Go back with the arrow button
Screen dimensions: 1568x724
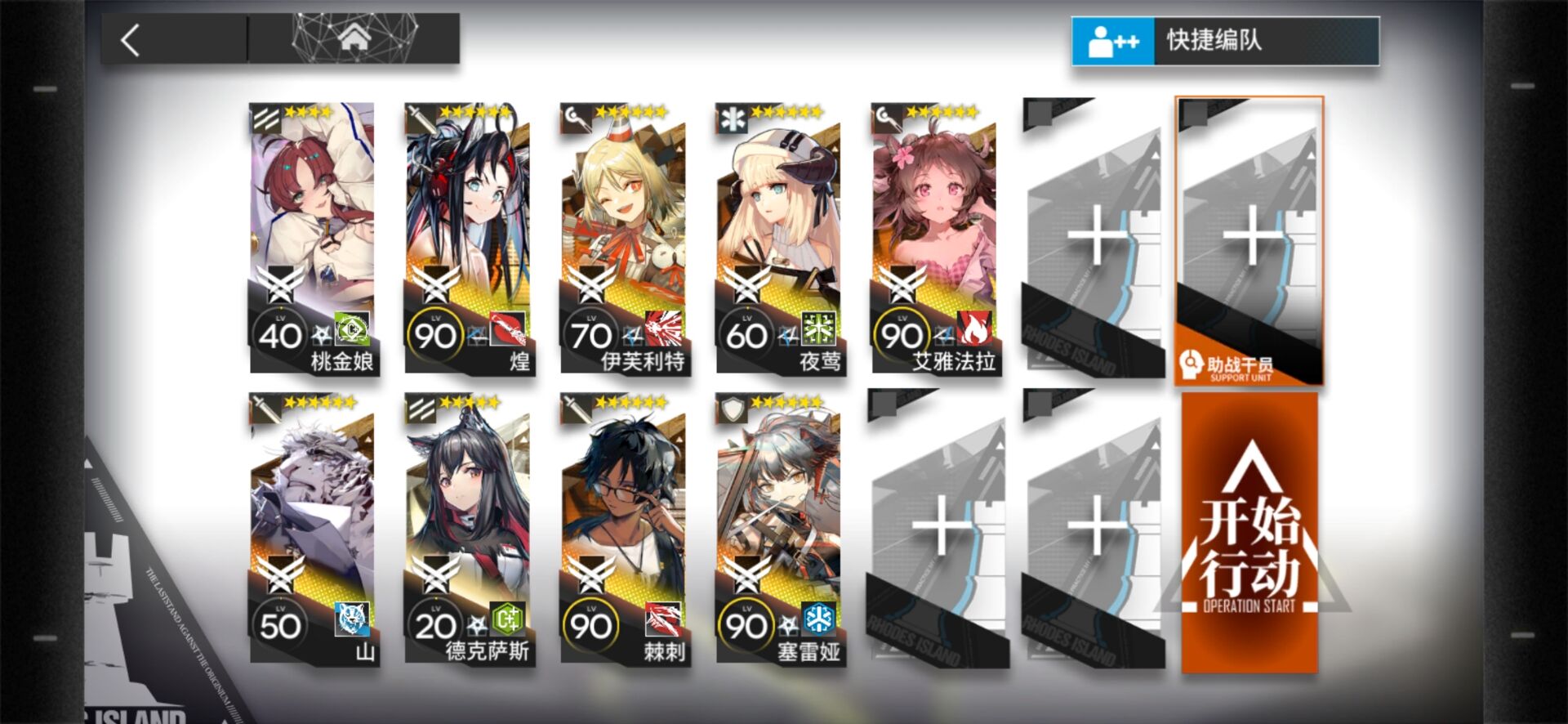point(131,39)
